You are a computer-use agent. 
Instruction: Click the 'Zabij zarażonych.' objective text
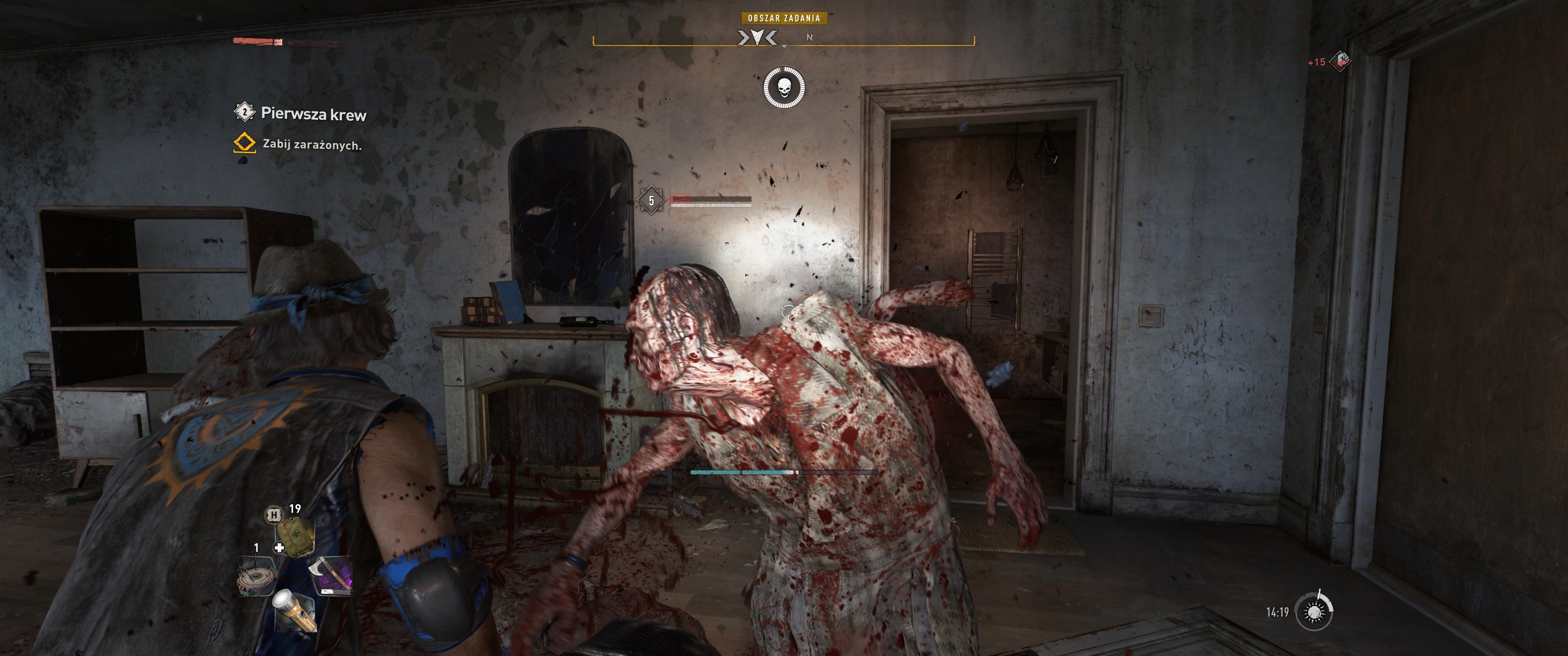click(312, 146)
